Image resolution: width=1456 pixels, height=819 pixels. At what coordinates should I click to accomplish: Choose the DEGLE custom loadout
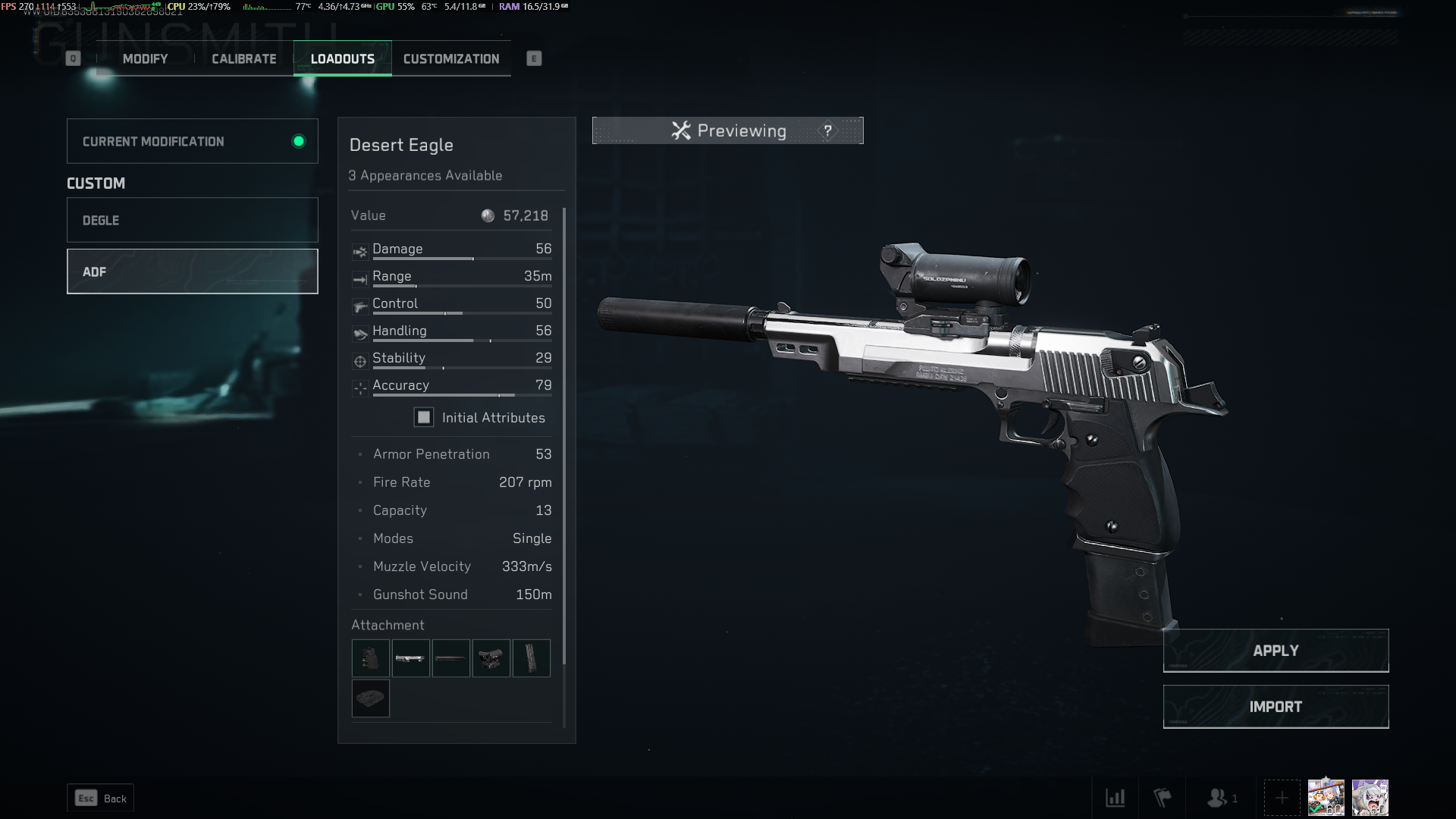(192, 220)
